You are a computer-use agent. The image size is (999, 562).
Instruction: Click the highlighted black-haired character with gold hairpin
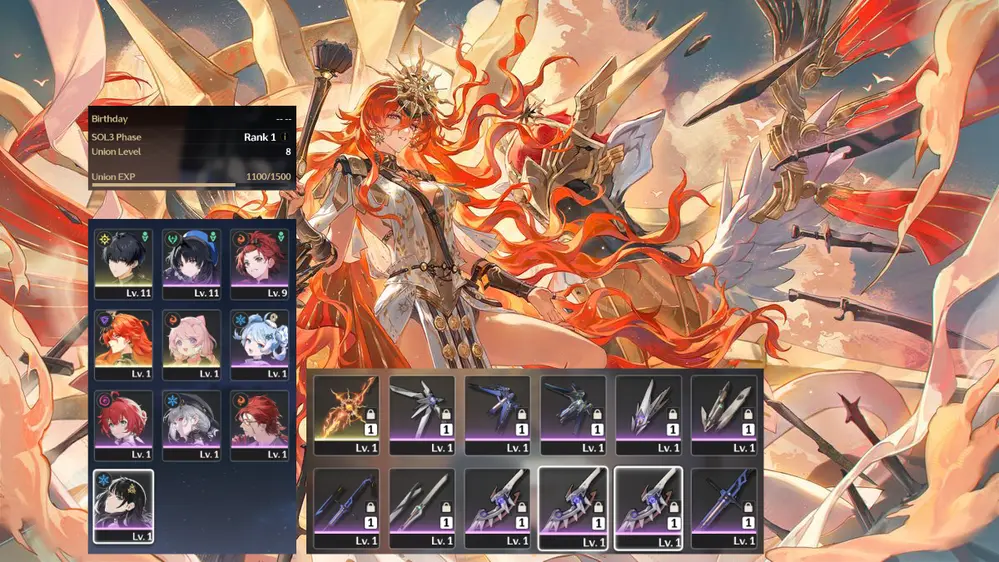(x=123, y=506)
